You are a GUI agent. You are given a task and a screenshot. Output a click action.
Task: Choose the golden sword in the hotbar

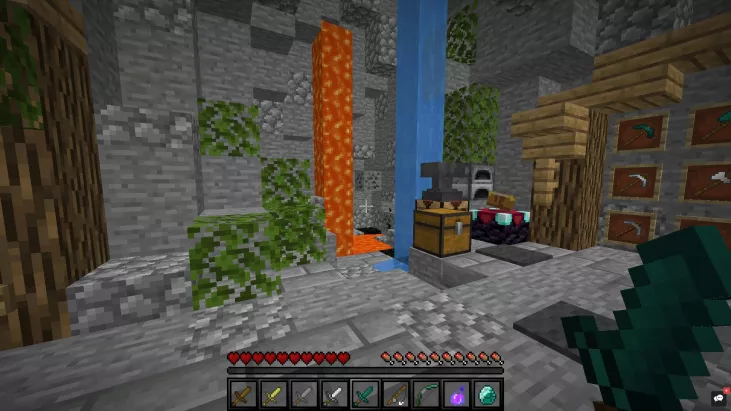[x=273, y=395]
